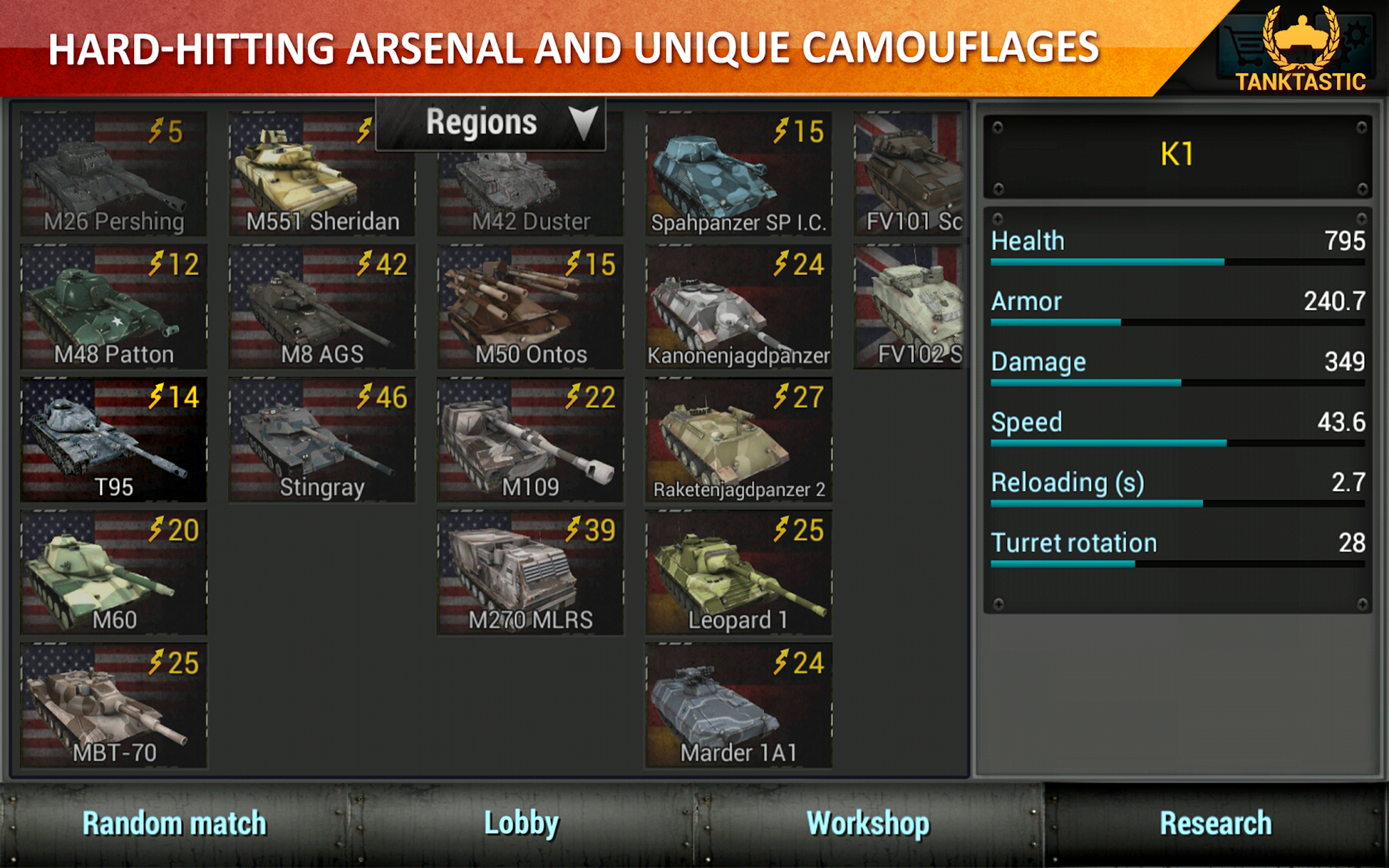Choose the M50 Ontos tank
Screen dimensions: 1389x868
531,307
